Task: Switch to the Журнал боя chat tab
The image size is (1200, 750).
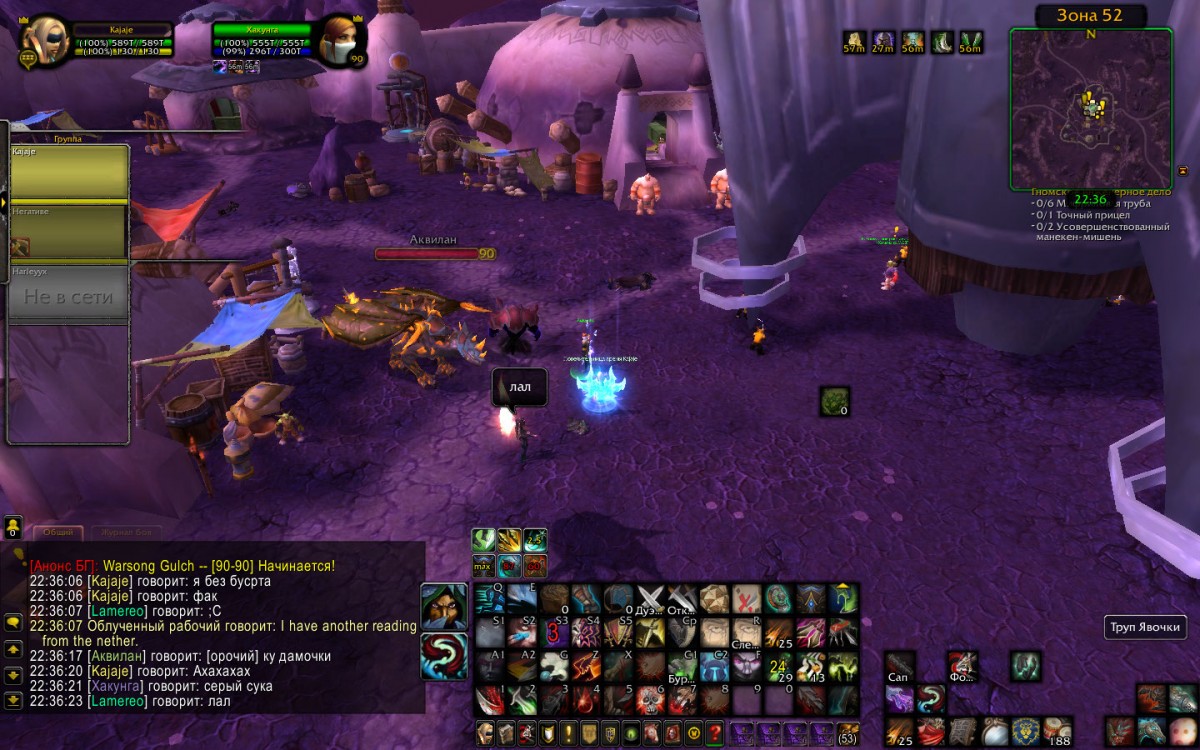Action: coord(126,533)
